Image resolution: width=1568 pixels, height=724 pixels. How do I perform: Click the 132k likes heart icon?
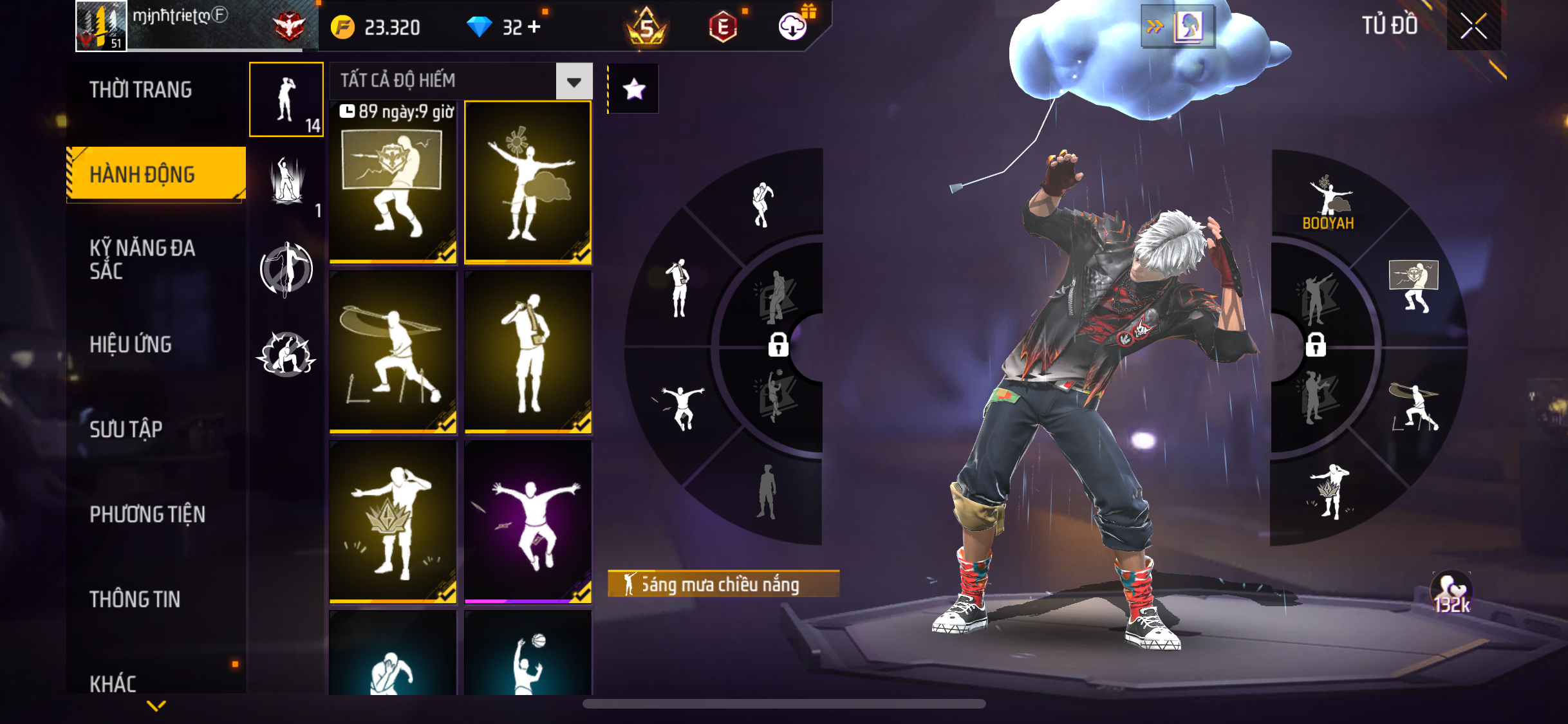click(x=1451, y=592)
